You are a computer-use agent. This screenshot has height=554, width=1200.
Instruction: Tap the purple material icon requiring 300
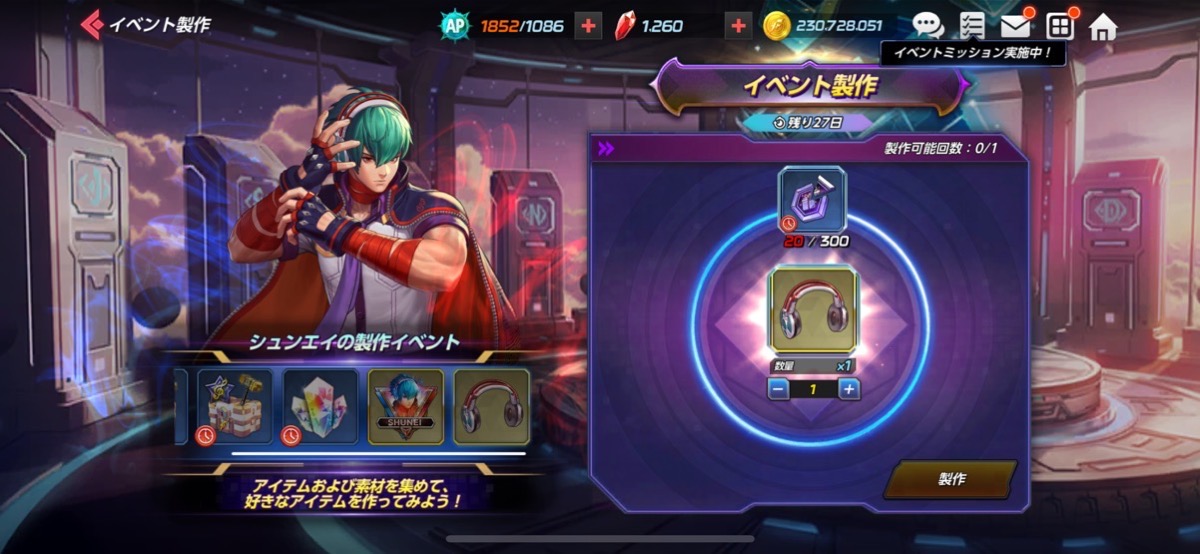(x=812, y=199)
